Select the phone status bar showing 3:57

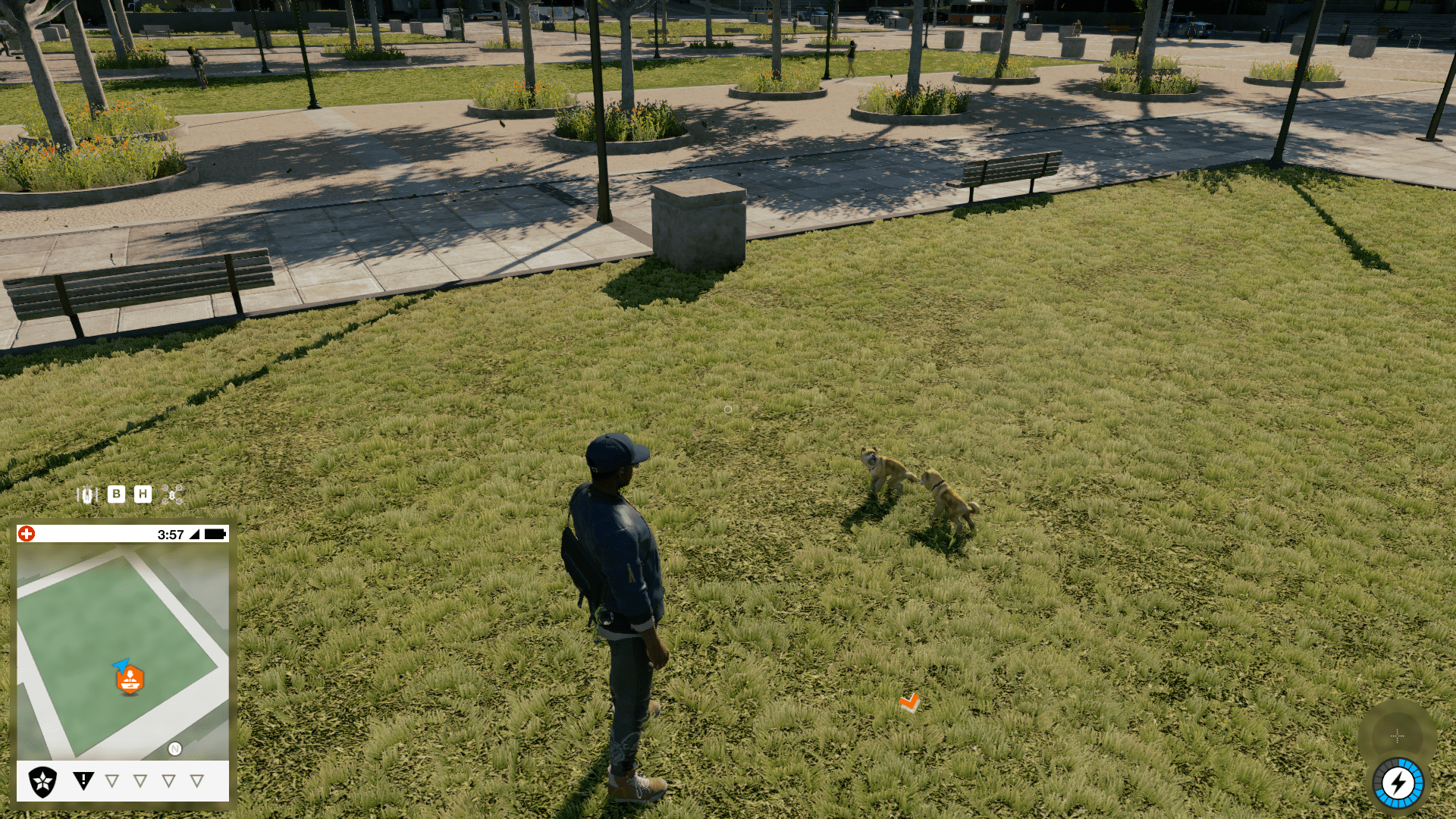tap(171, 534)
